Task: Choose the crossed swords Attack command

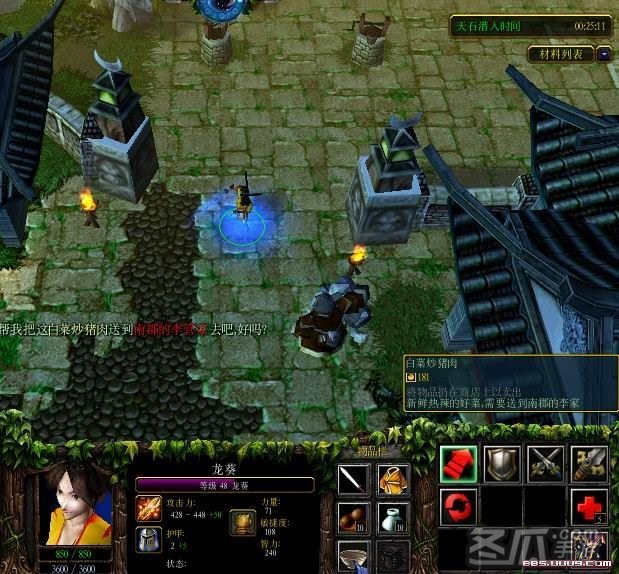Action: (x=545, y=463)
